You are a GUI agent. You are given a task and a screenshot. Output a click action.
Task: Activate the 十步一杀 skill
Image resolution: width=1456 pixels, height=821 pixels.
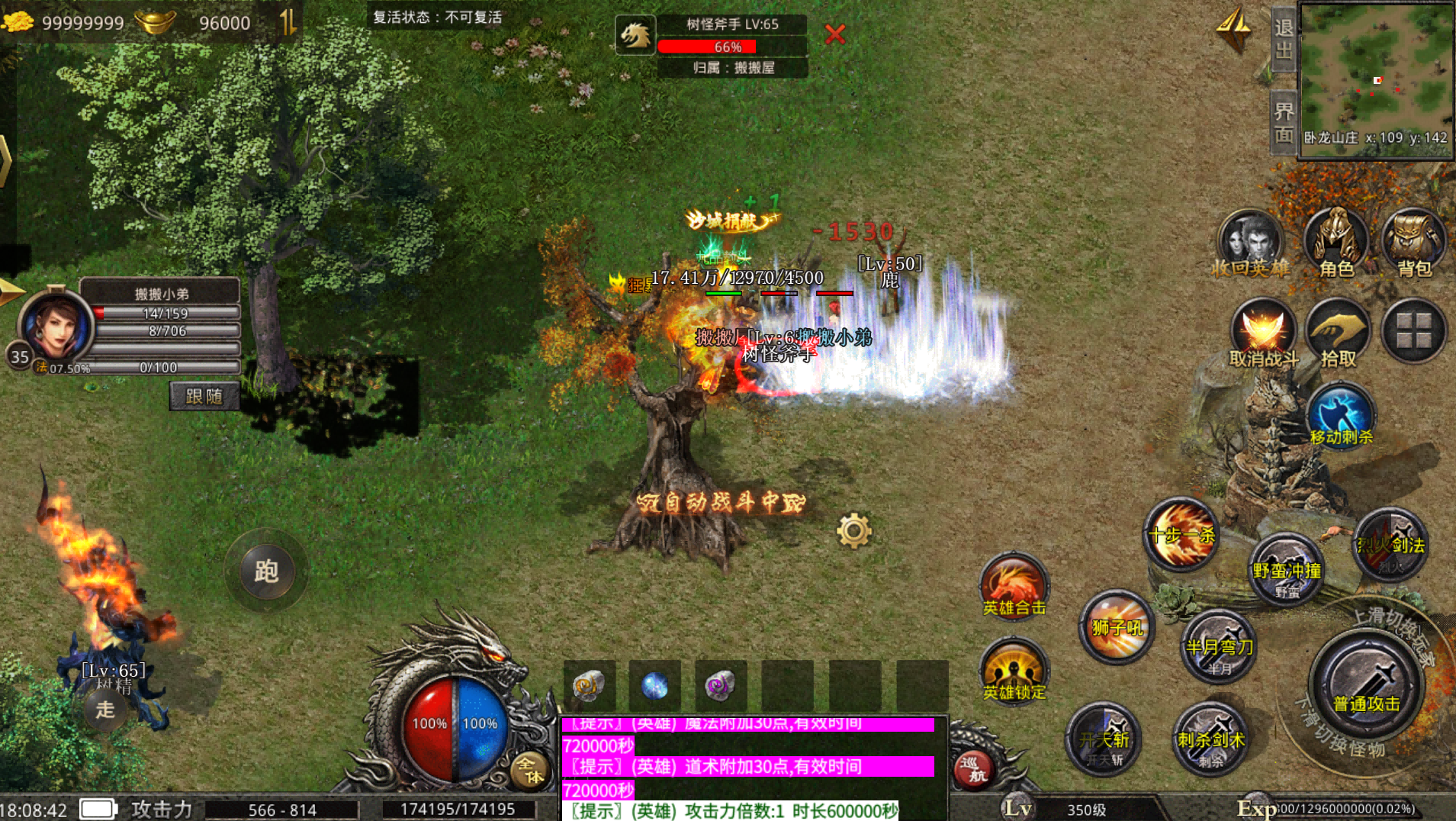click(1181, 535)
